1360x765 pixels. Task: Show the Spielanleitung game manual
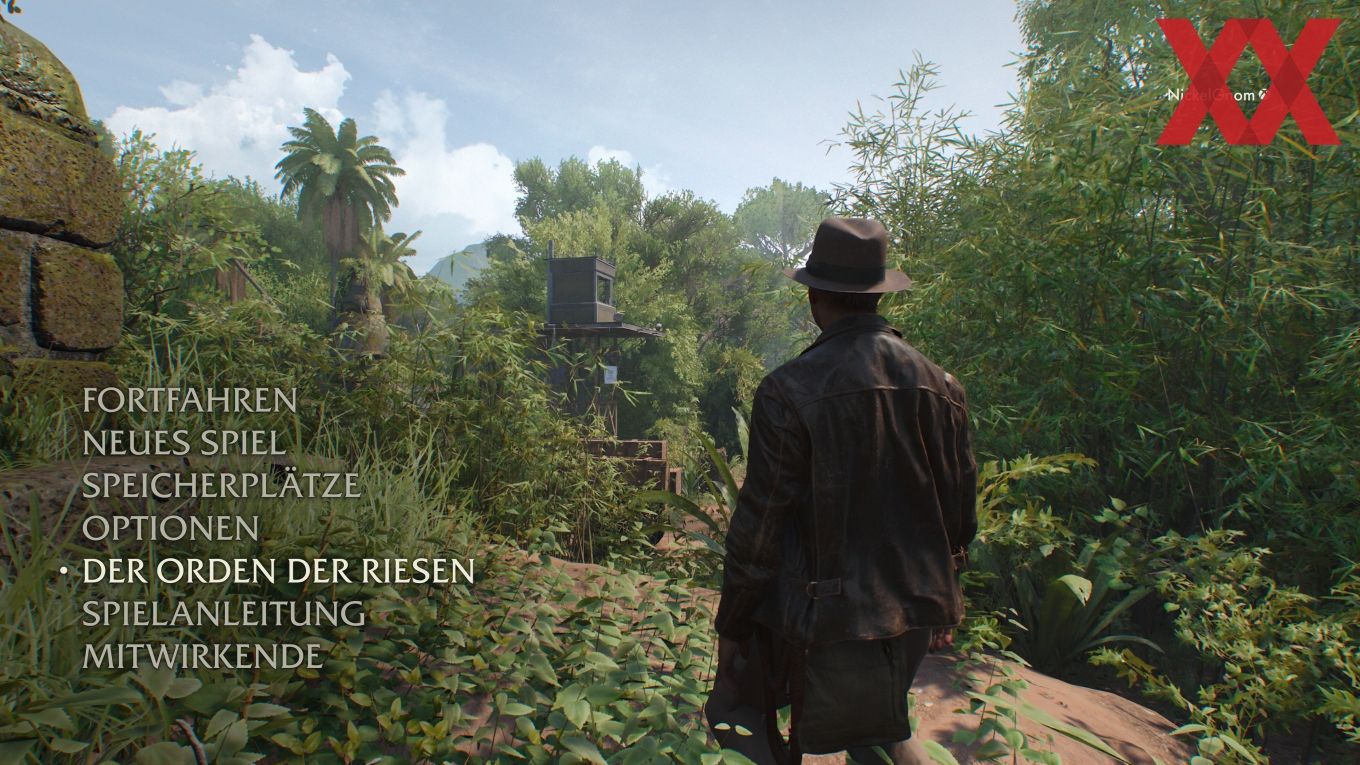[x=223, y=613]
